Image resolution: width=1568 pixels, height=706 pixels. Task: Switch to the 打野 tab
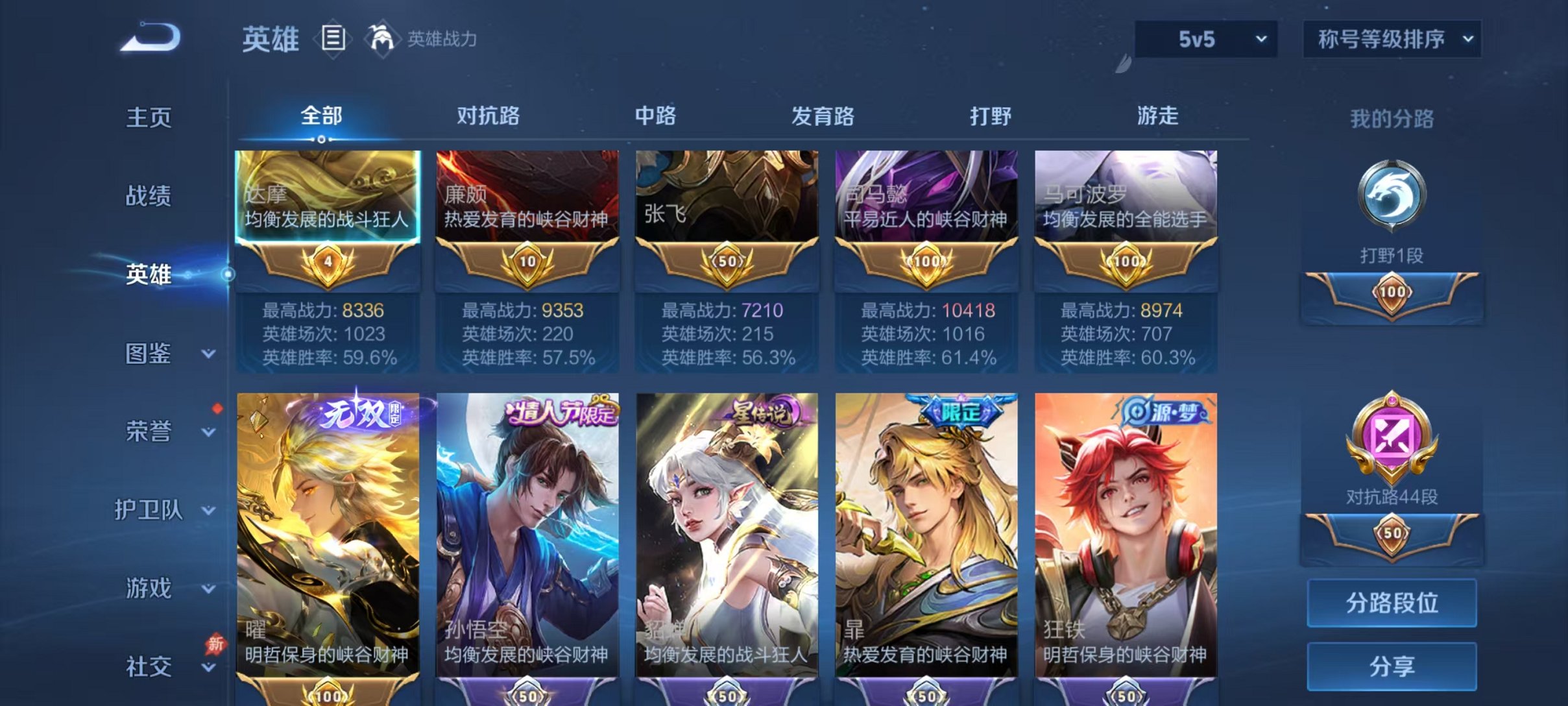tap(991, 117)
